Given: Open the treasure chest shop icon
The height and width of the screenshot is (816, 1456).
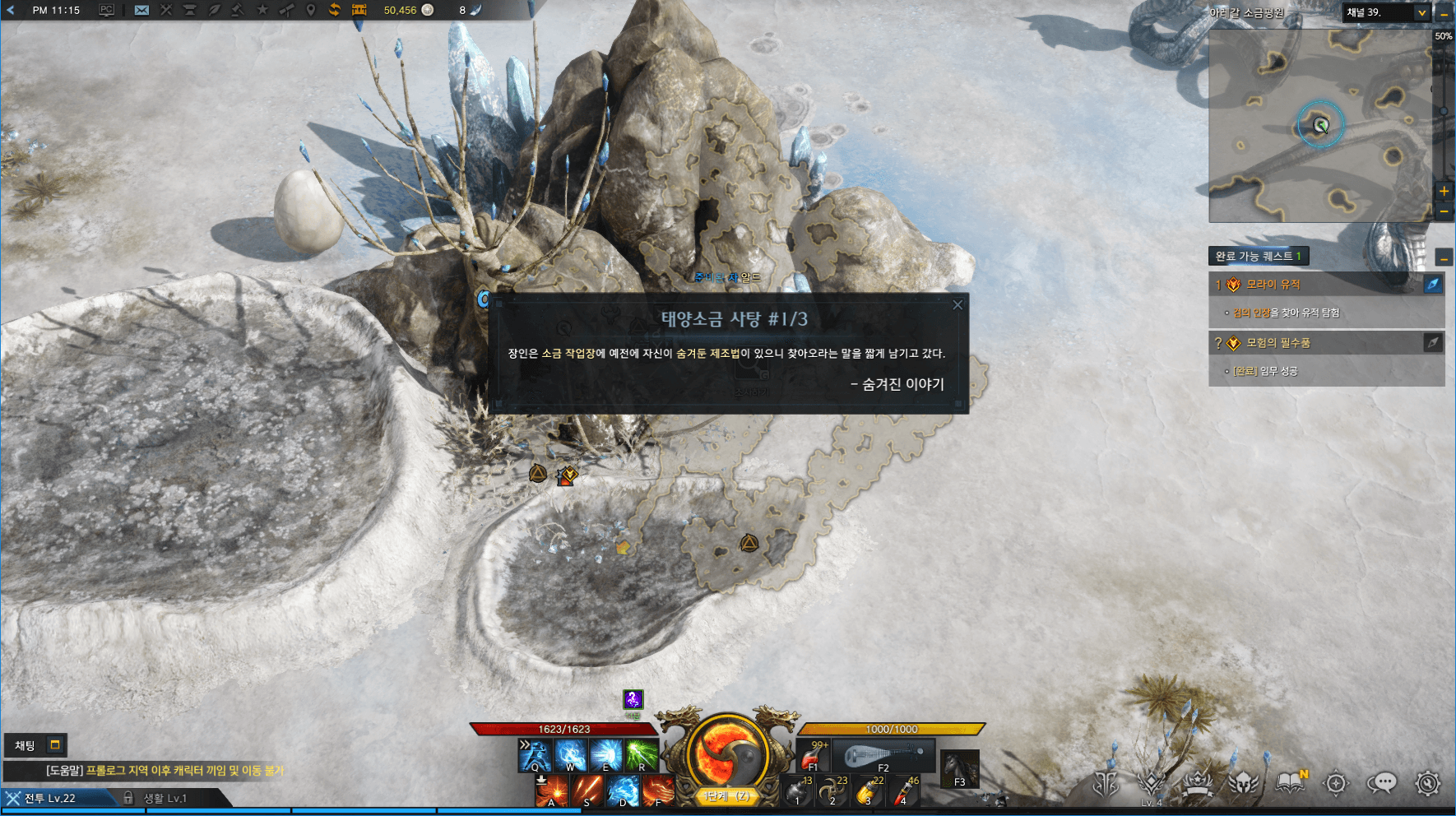Looking at the screenshot, I should 359,10.
